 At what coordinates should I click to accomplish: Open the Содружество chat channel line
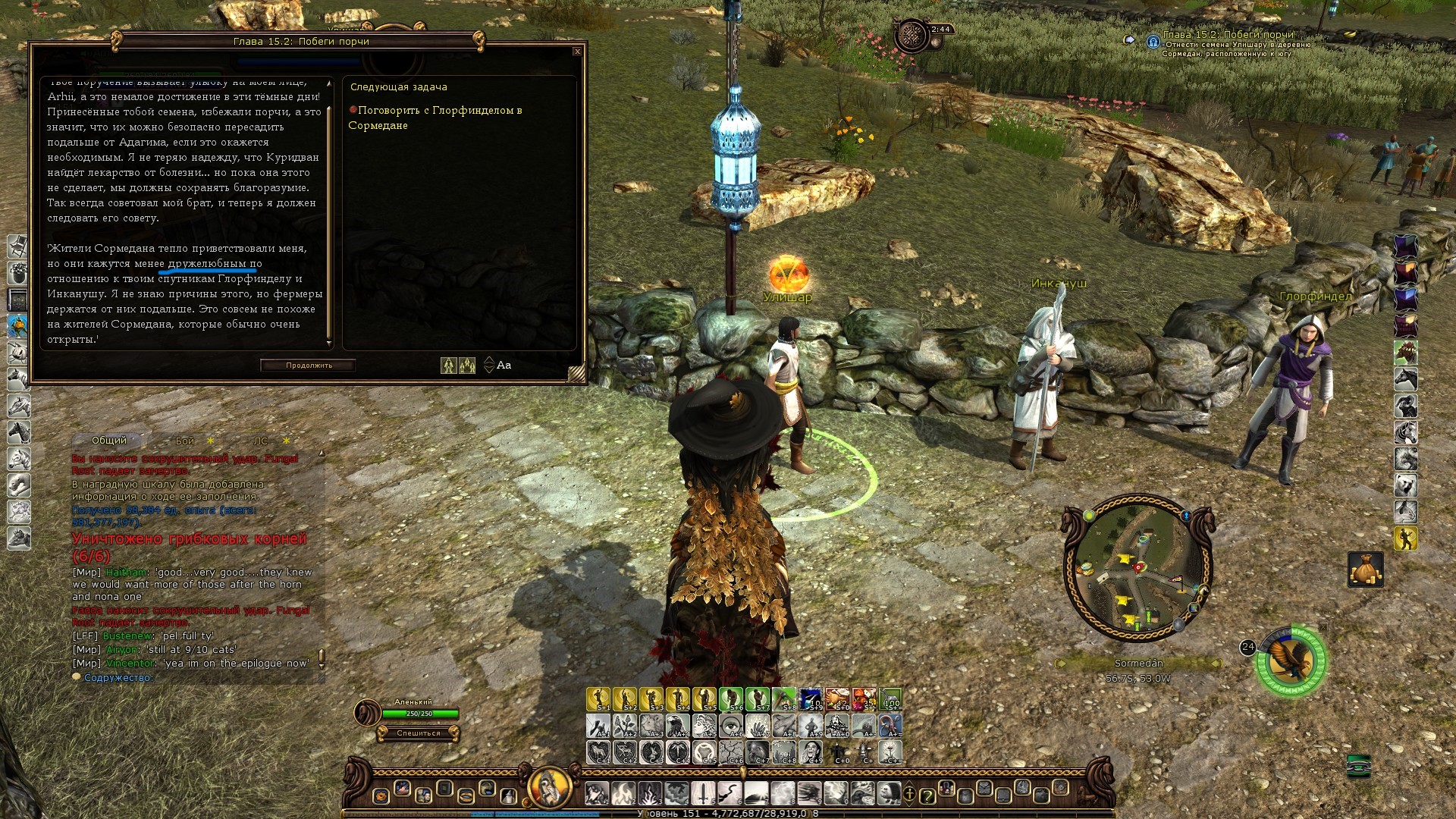[x=118, y=678]
